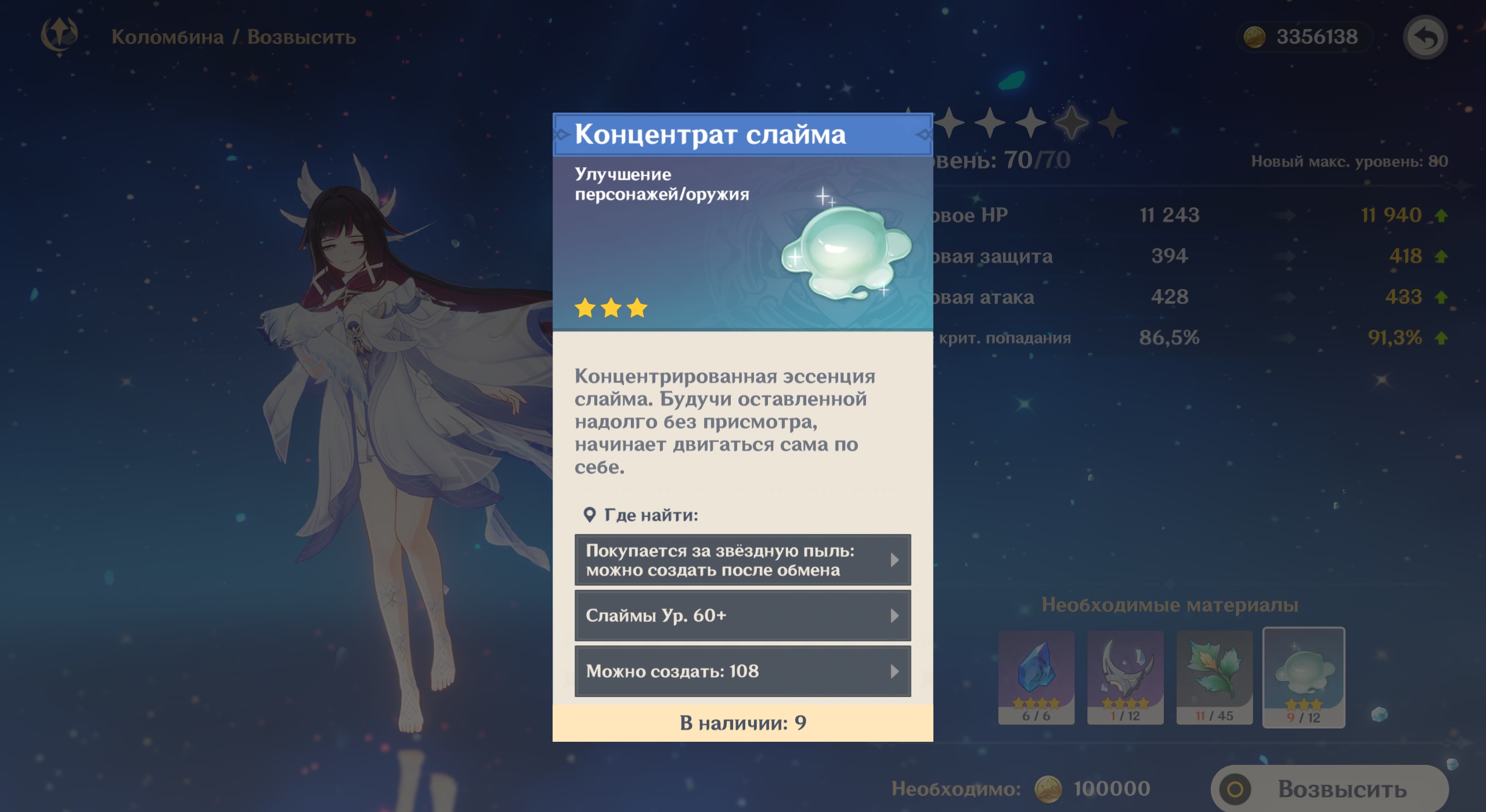Click the 'Возвысить' ascend button
The image size is (1486, 812).
point(1329,789)
